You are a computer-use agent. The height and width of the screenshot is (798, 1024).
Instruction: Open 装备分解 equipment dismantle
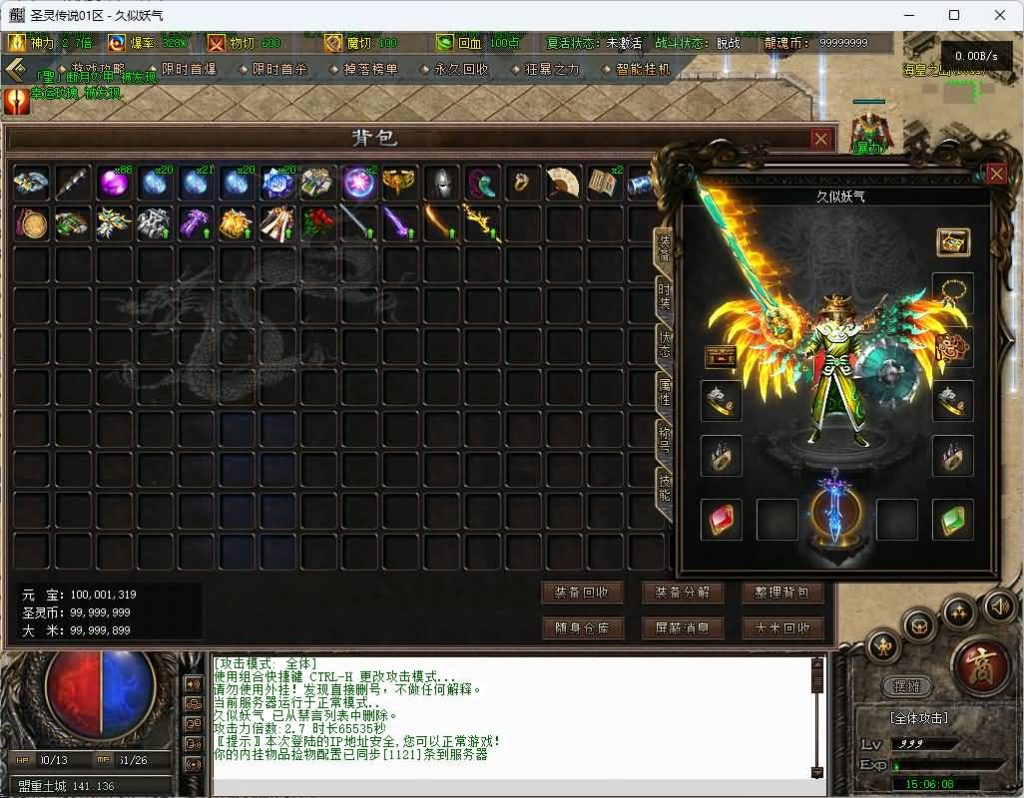pyautogui.click(x=682, y=592)
